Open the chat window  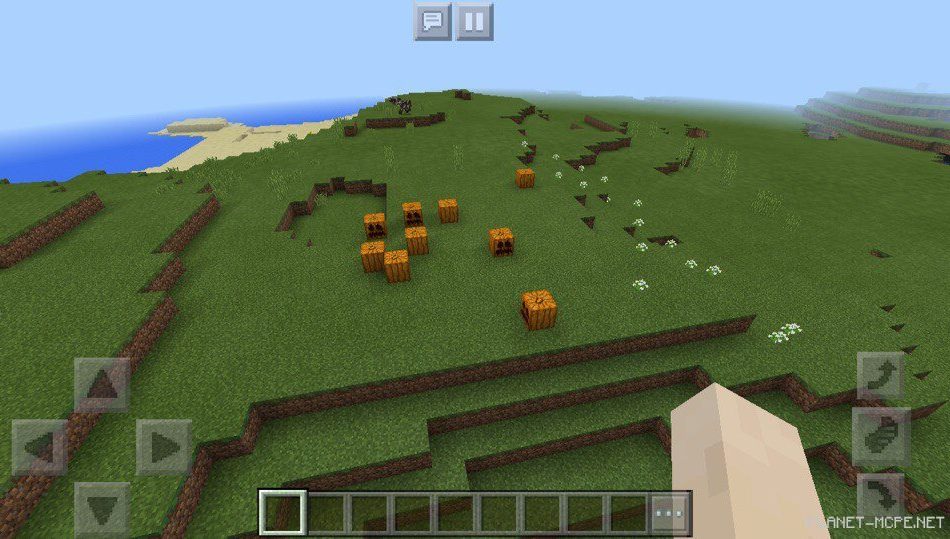tap(432, 21)
